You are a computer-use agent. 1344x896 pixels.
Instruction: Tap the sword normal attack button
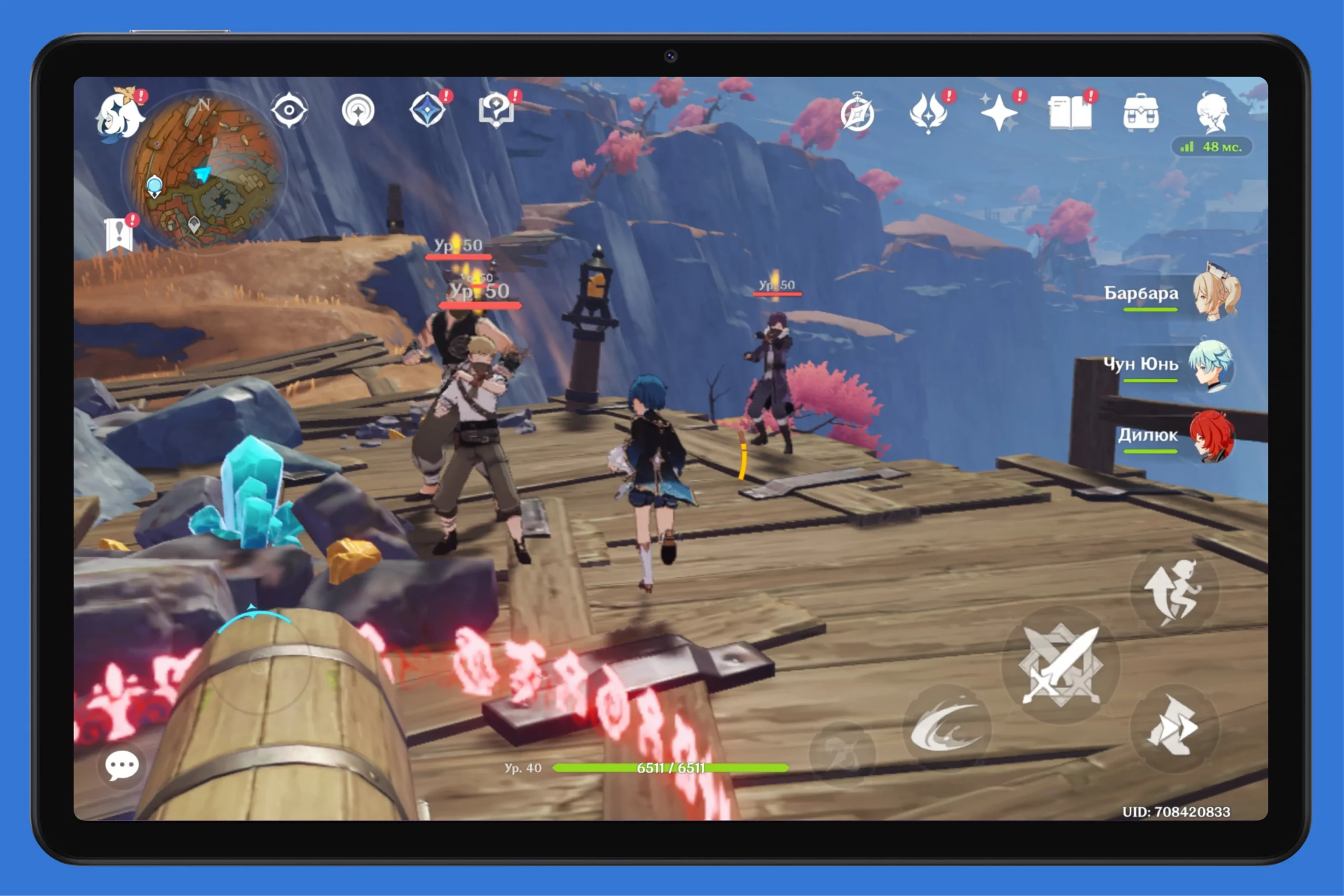1061,665
